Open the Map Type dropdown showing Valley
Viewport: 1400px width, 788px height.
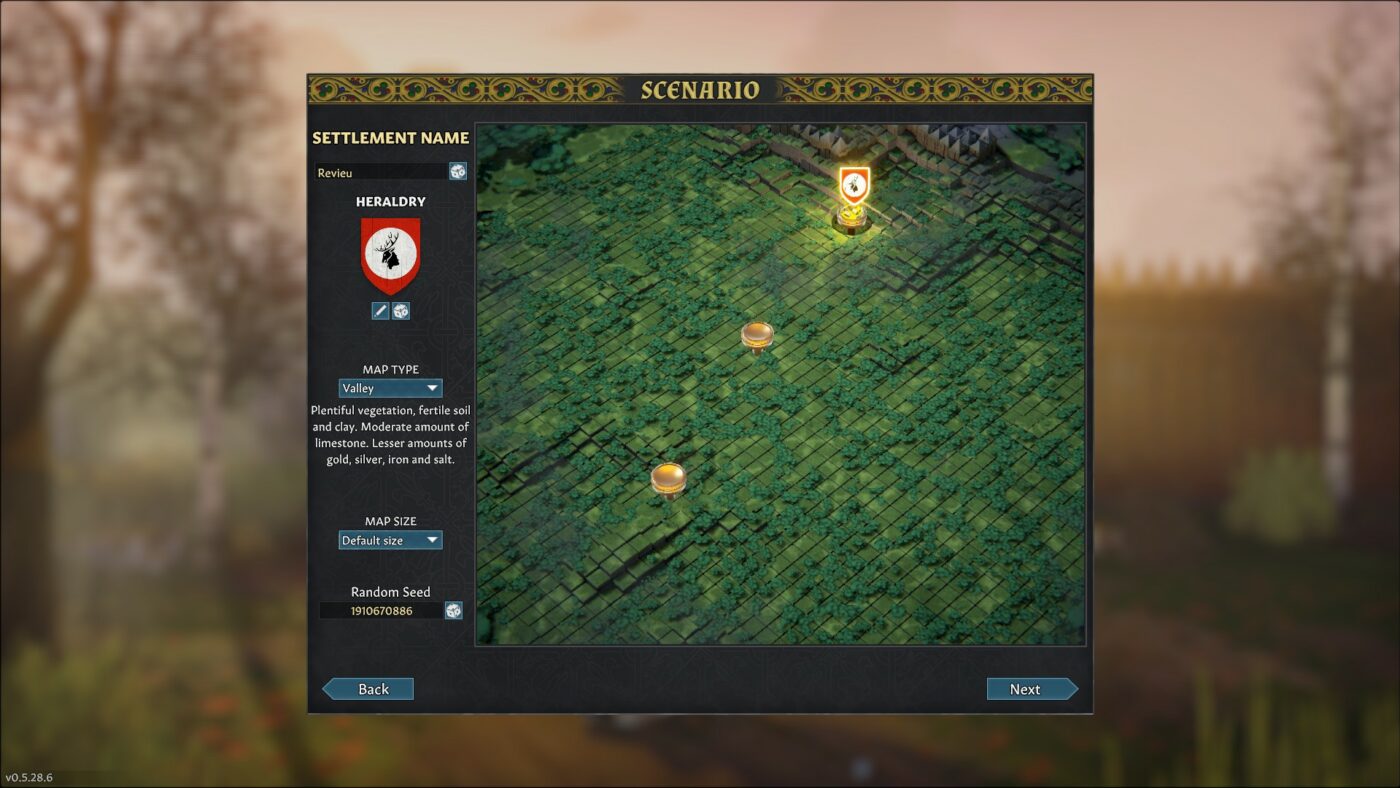(x=390, y=388)
